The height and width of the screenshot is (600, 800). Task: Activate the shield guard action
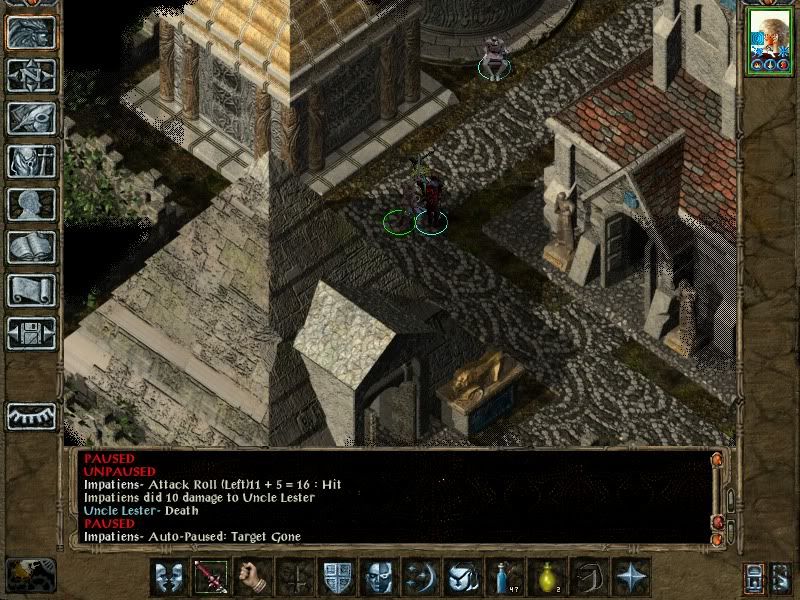coord(336,577)
